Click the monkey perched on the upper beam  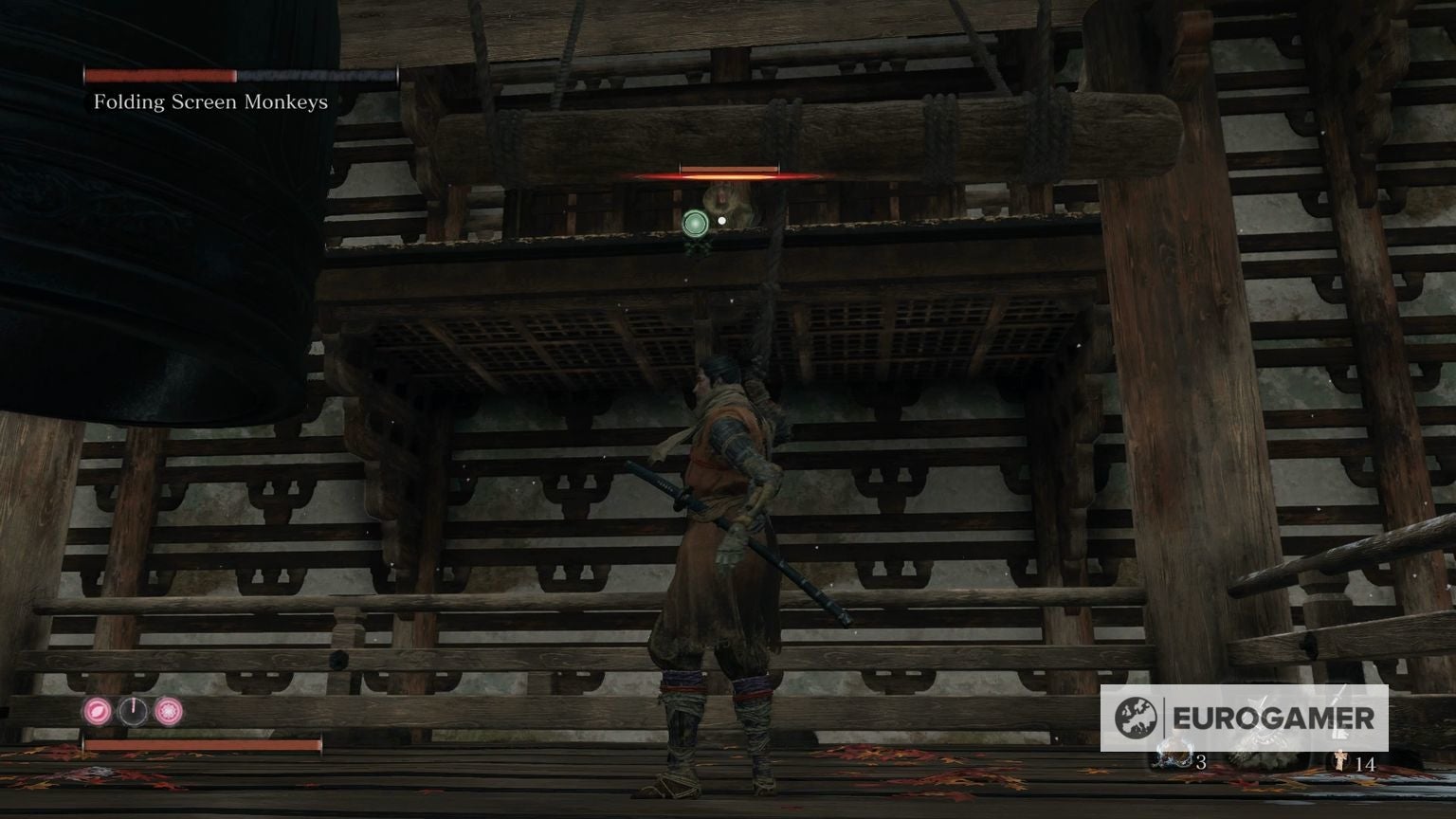point(726,202)
